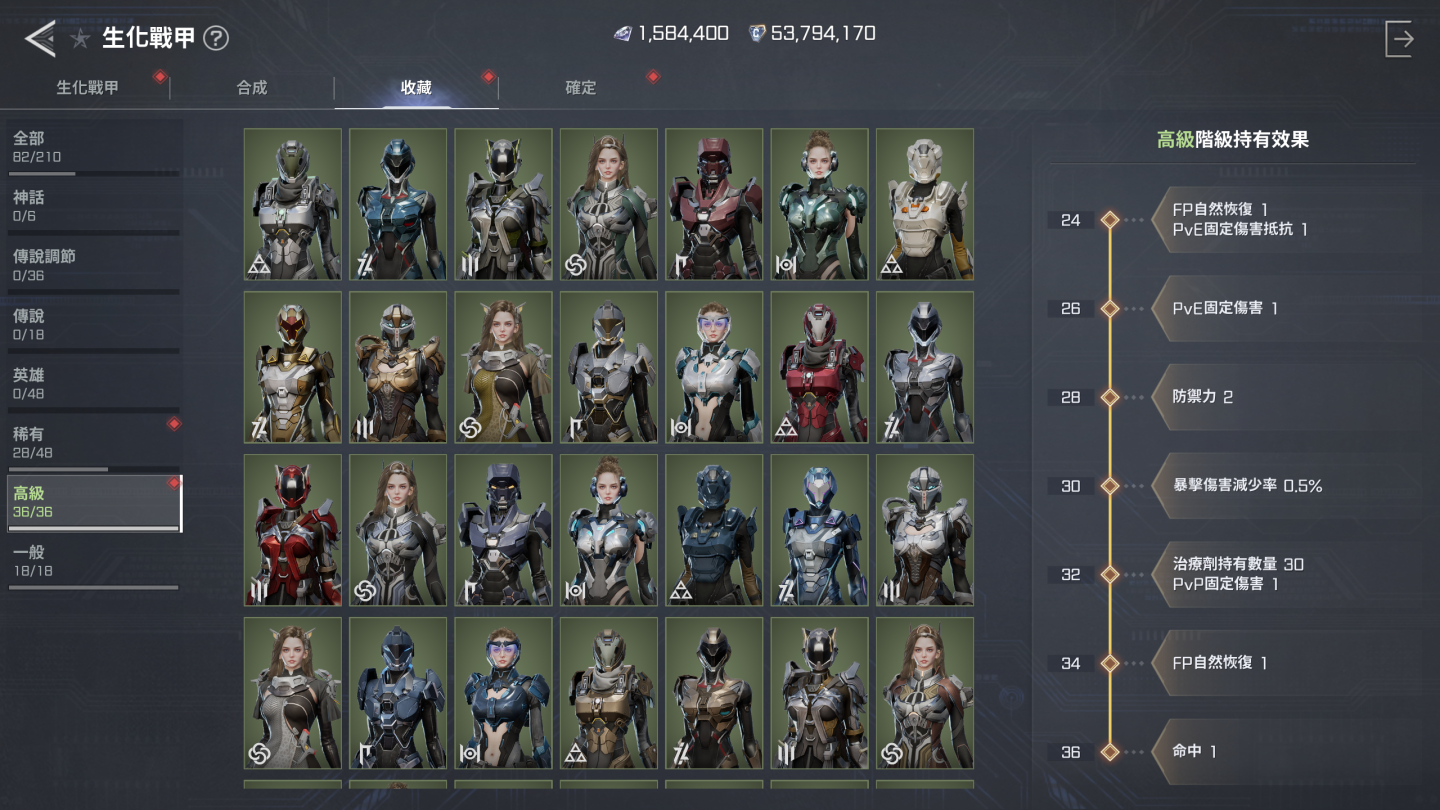Select the gold and red helmet armor
The image size is (1440, 810).
click(x=293, y=367)
